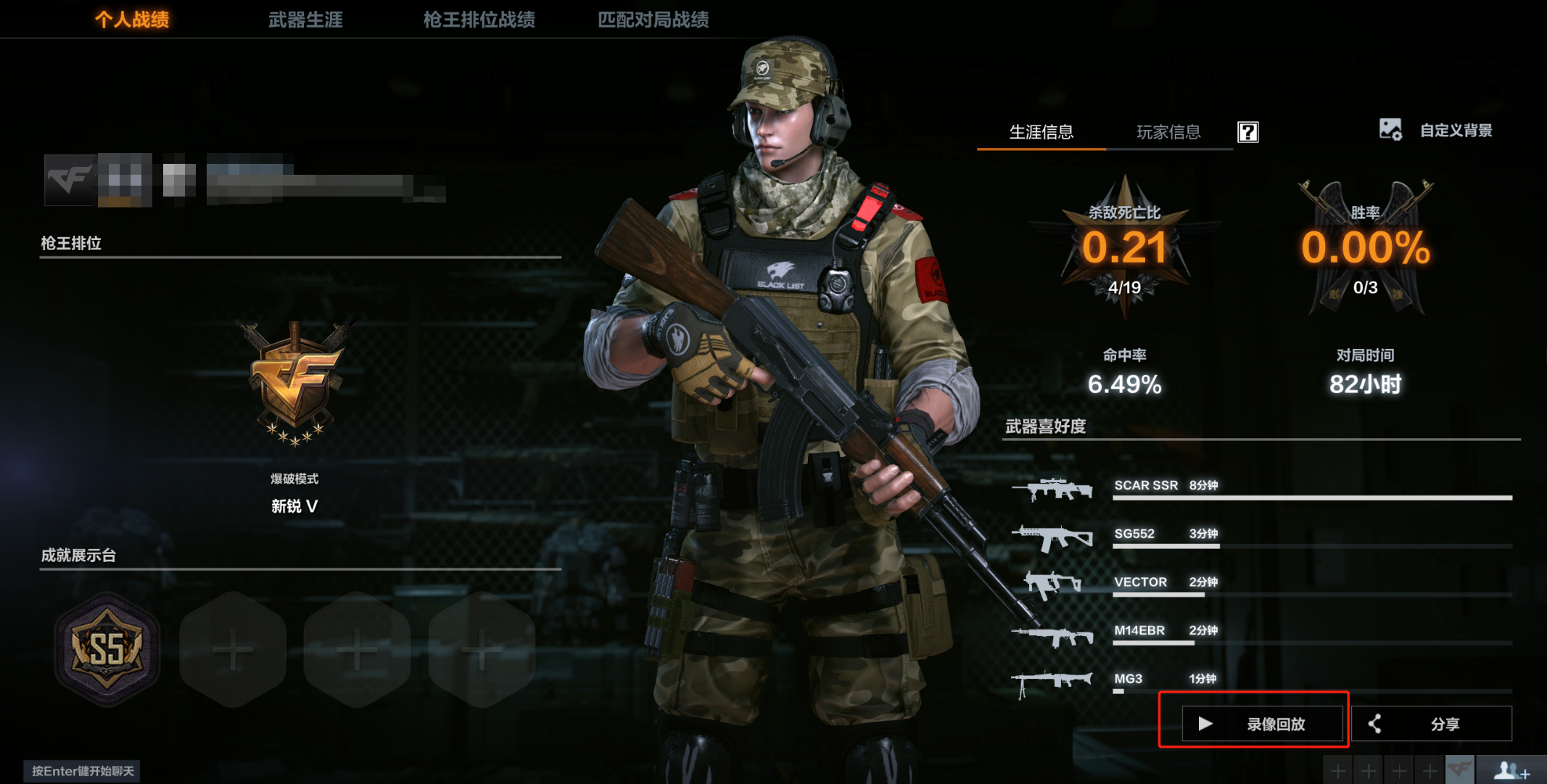Click the 新锐 V rank emblem
This screenshot has height=784, width=1547.
point(294,384)
